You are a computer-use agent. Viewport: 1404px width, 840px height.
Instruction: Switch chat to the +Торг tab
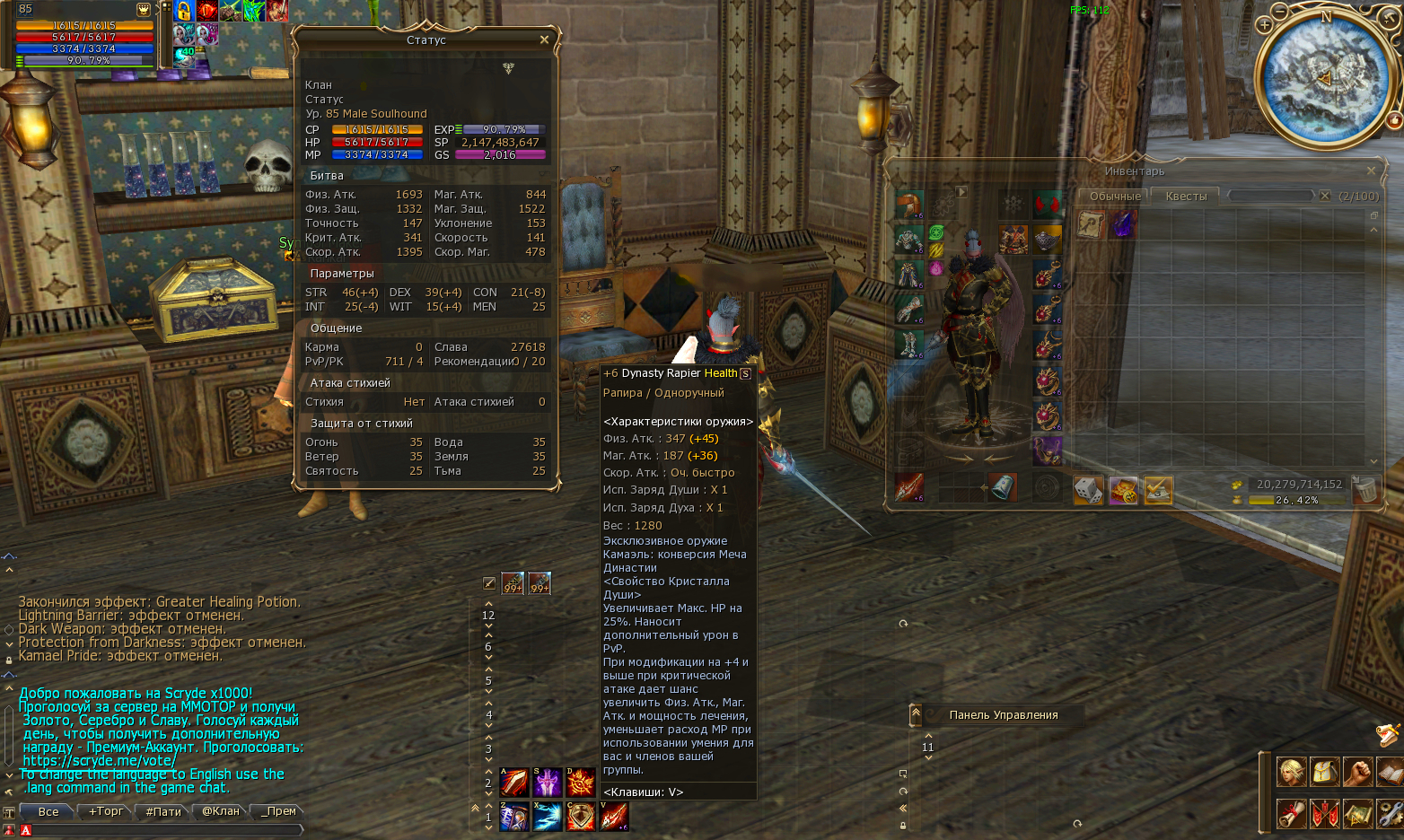[x=106, y=811]
